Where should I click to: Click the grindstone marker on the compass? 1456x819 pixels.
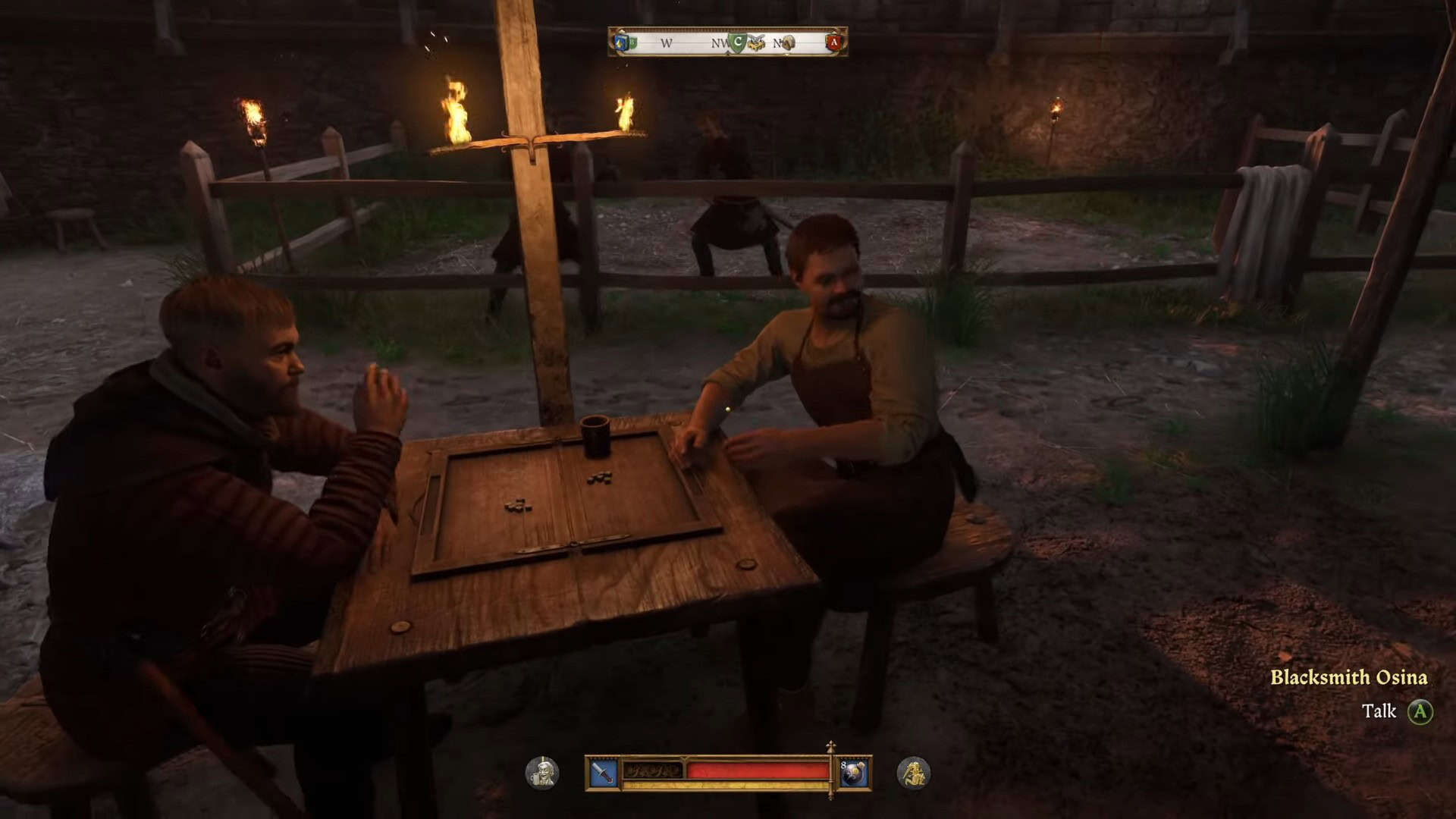pos(788,43)
